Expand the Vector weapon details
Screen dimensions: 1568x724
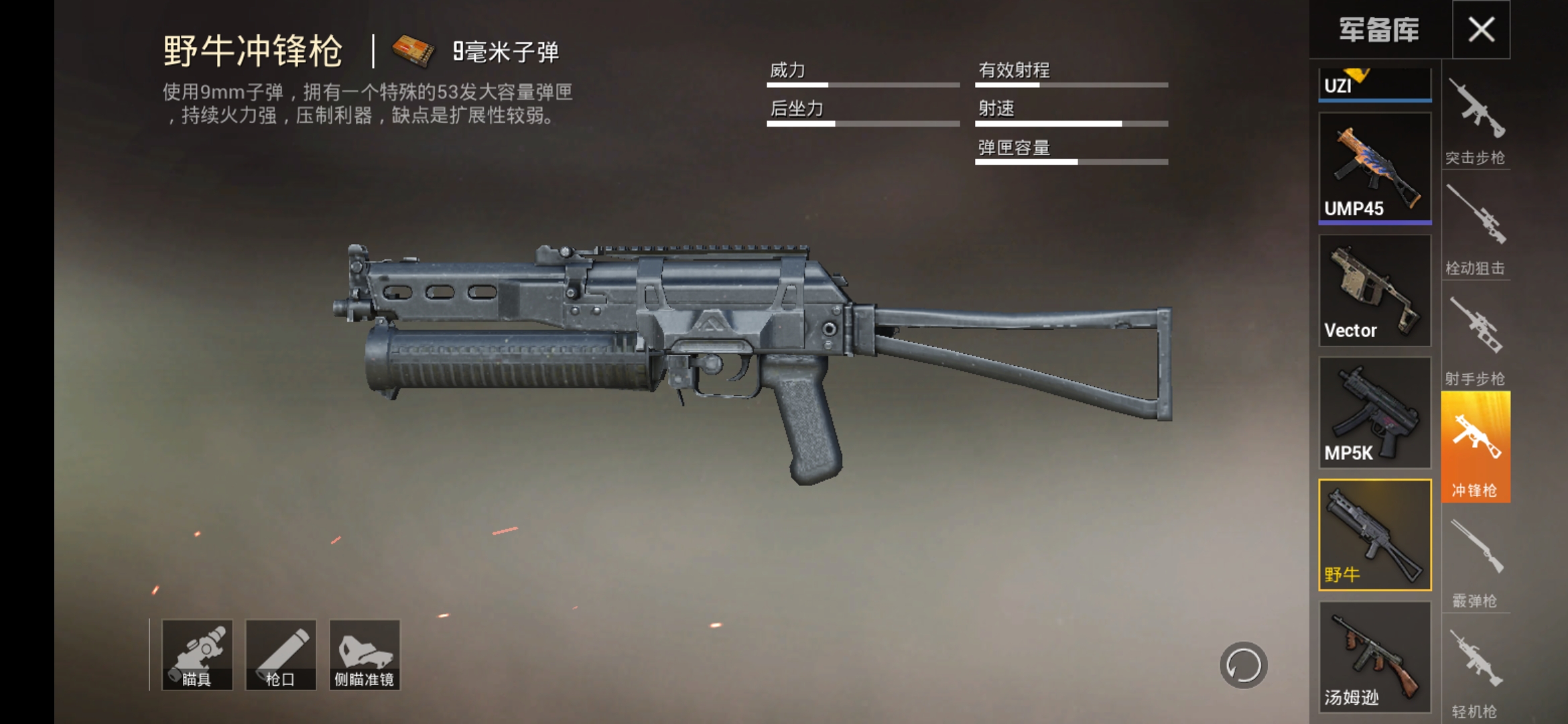[x=1374, y=292]
